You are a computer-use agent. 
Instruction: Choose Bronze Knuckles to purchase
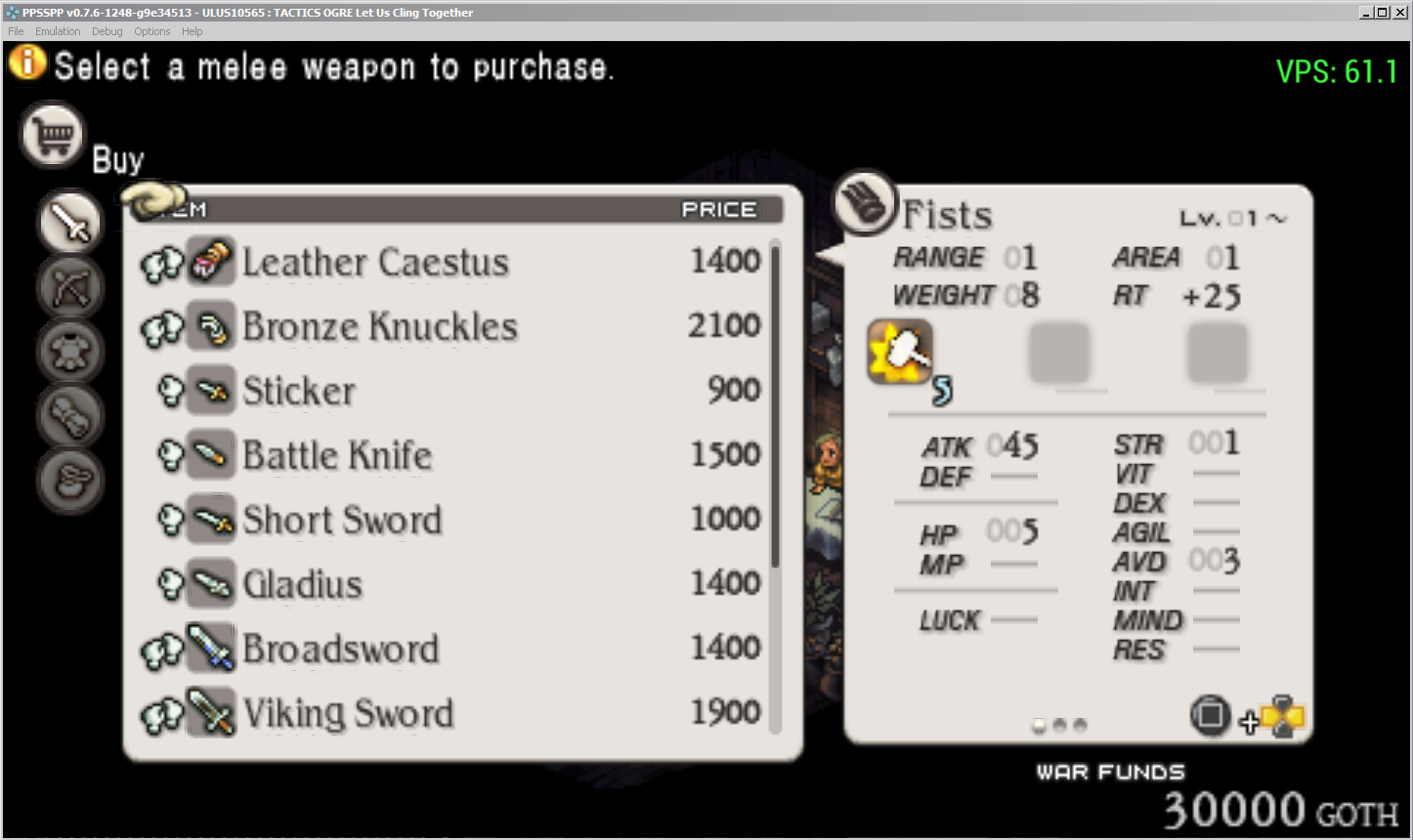[x=379, y=326]
